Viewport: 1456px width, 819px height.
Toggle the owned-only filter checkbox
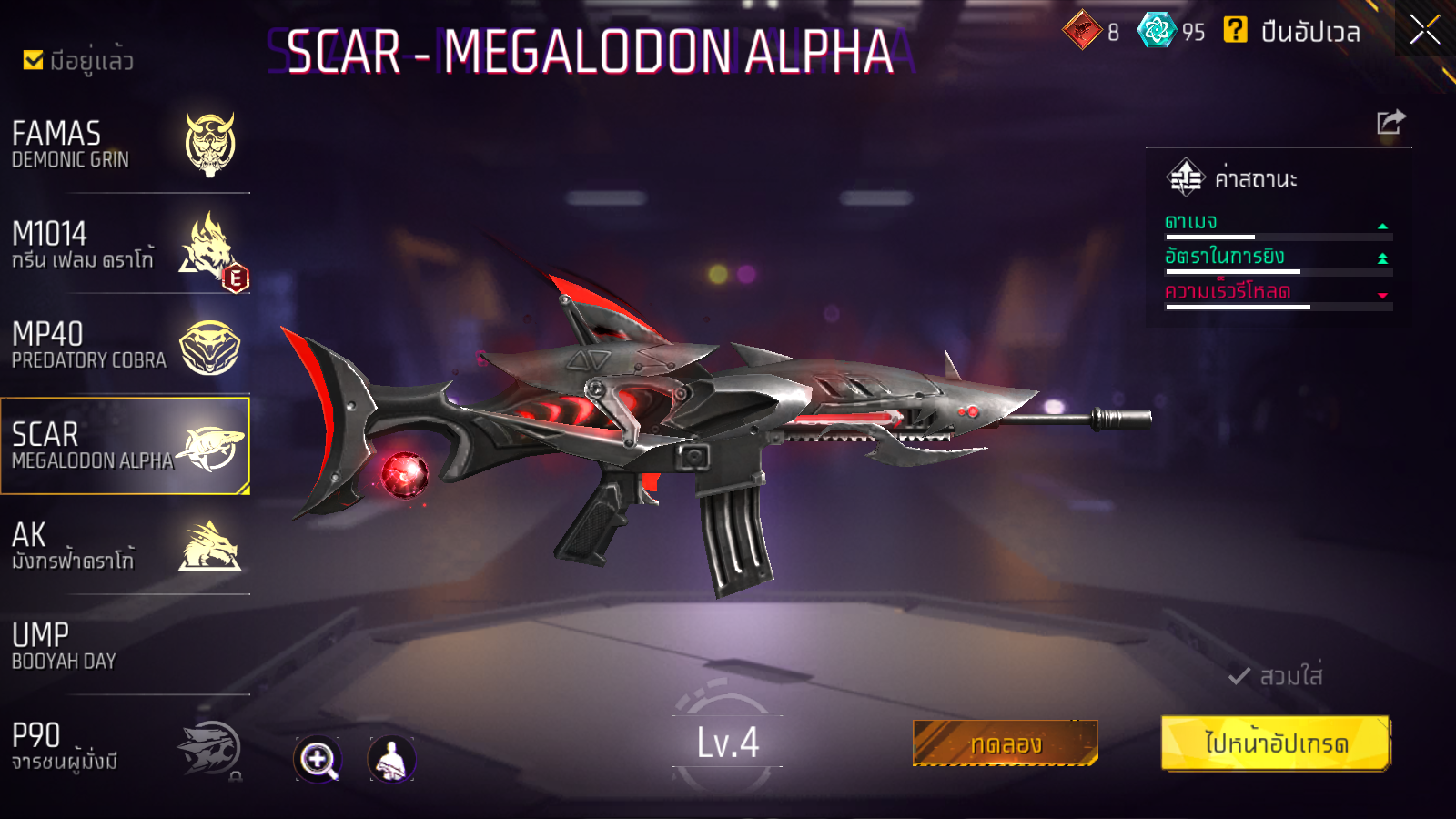34,61
